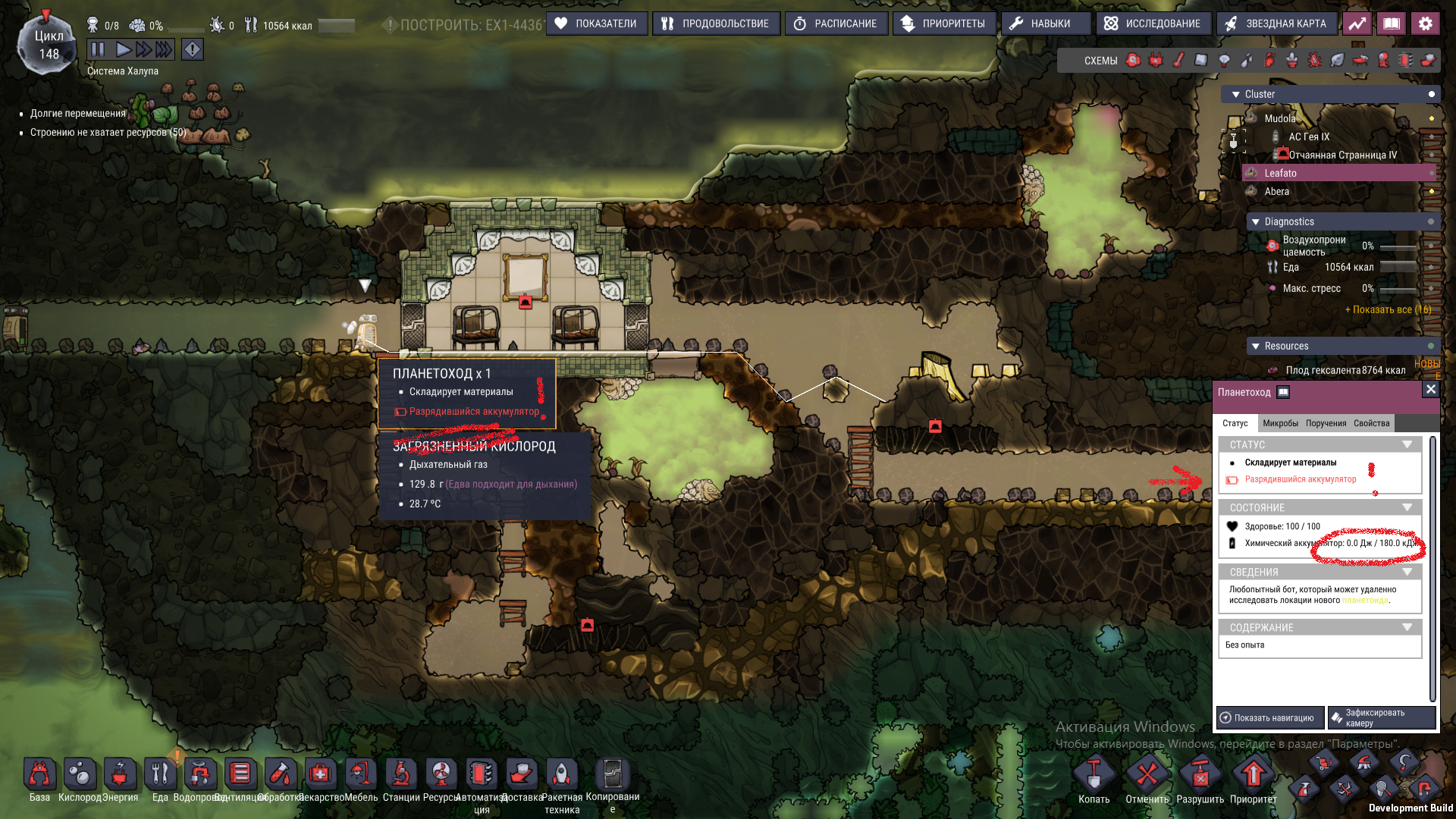Switch to the Свойства tab

(x=1371, y=423)
